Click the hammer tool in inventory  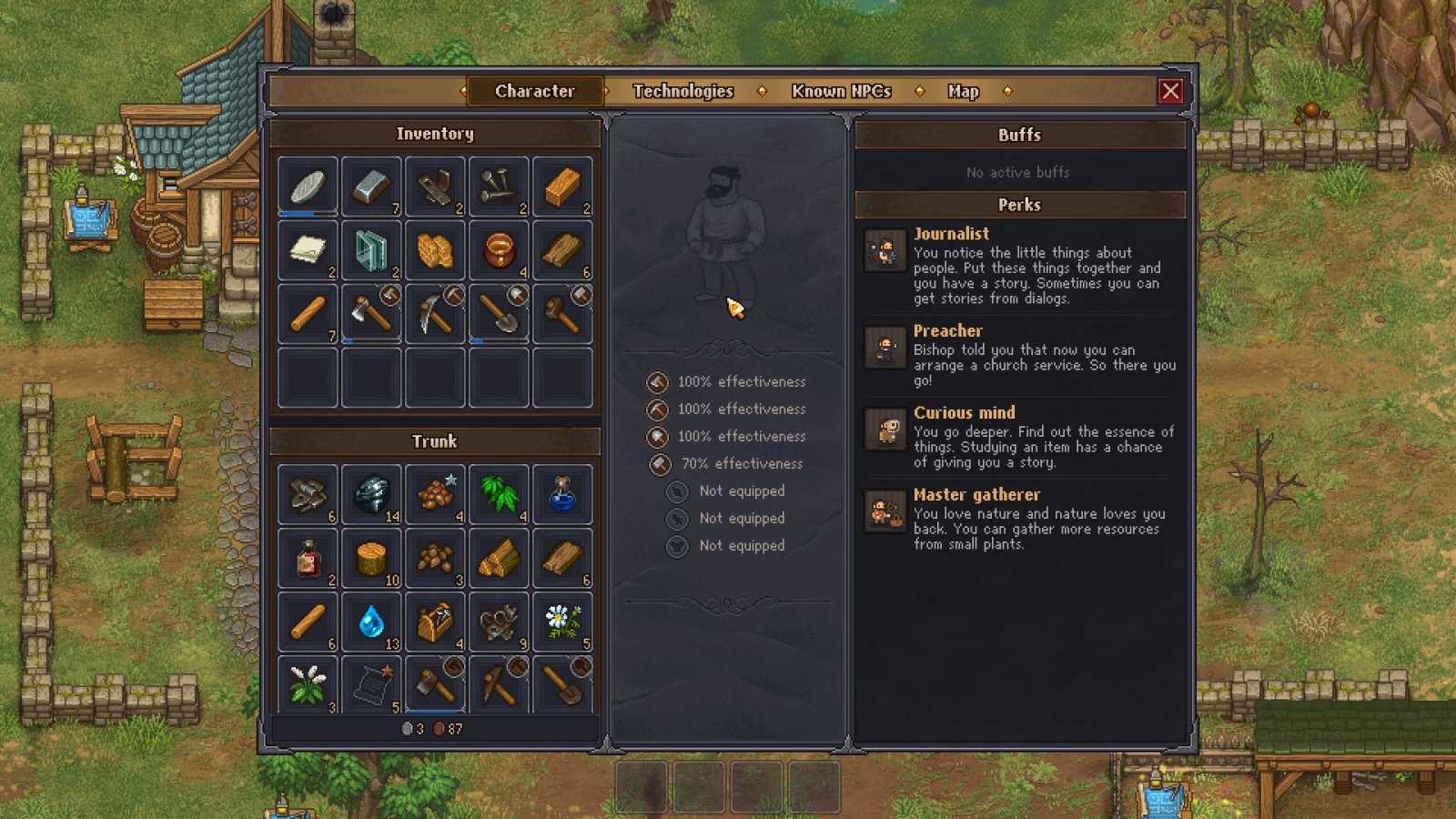pyautogui.click(x=562, y=314)
